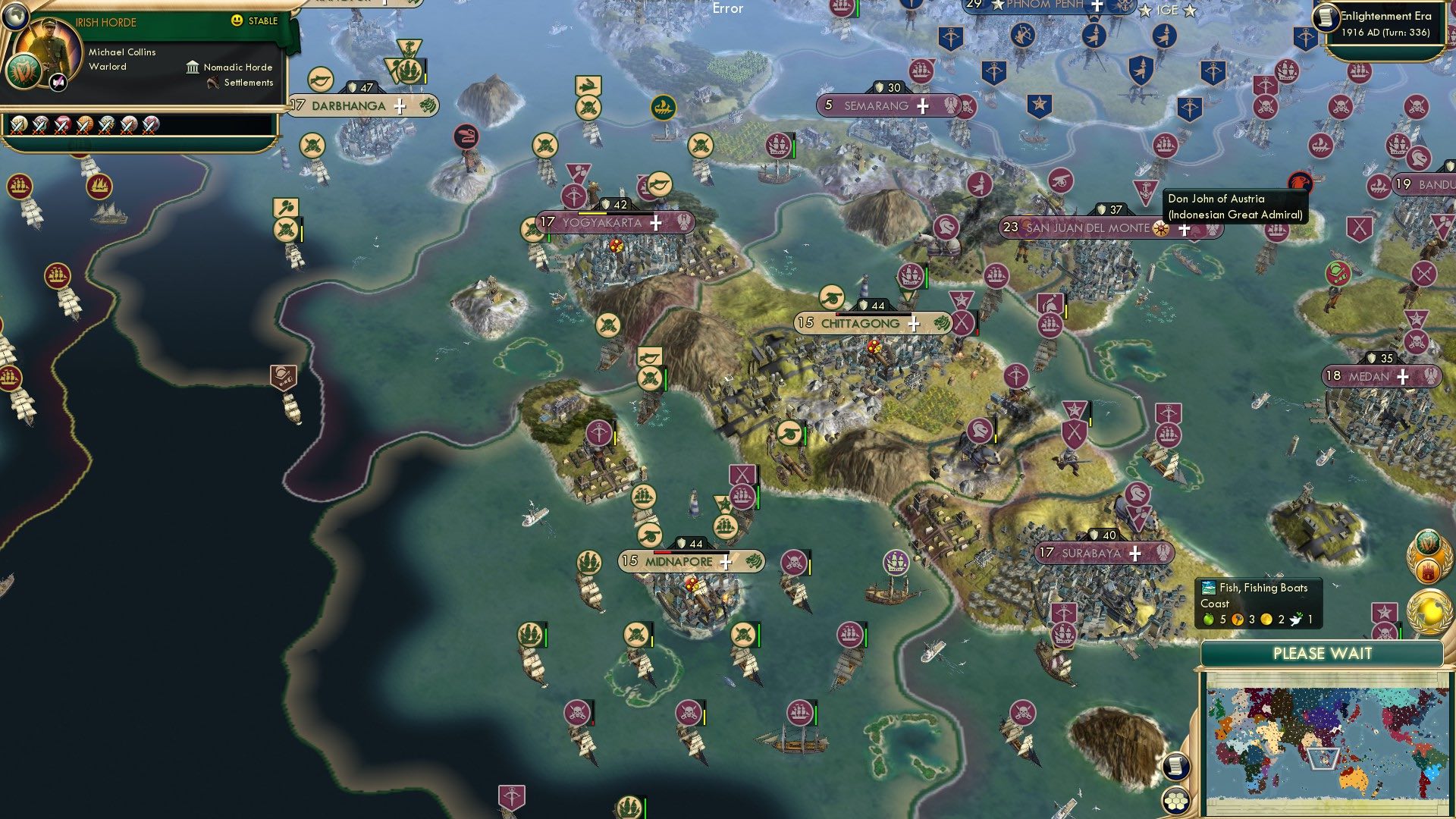Click the globe icon in the top-left corner
The image size is (1456, 819).
pos(16,17)
